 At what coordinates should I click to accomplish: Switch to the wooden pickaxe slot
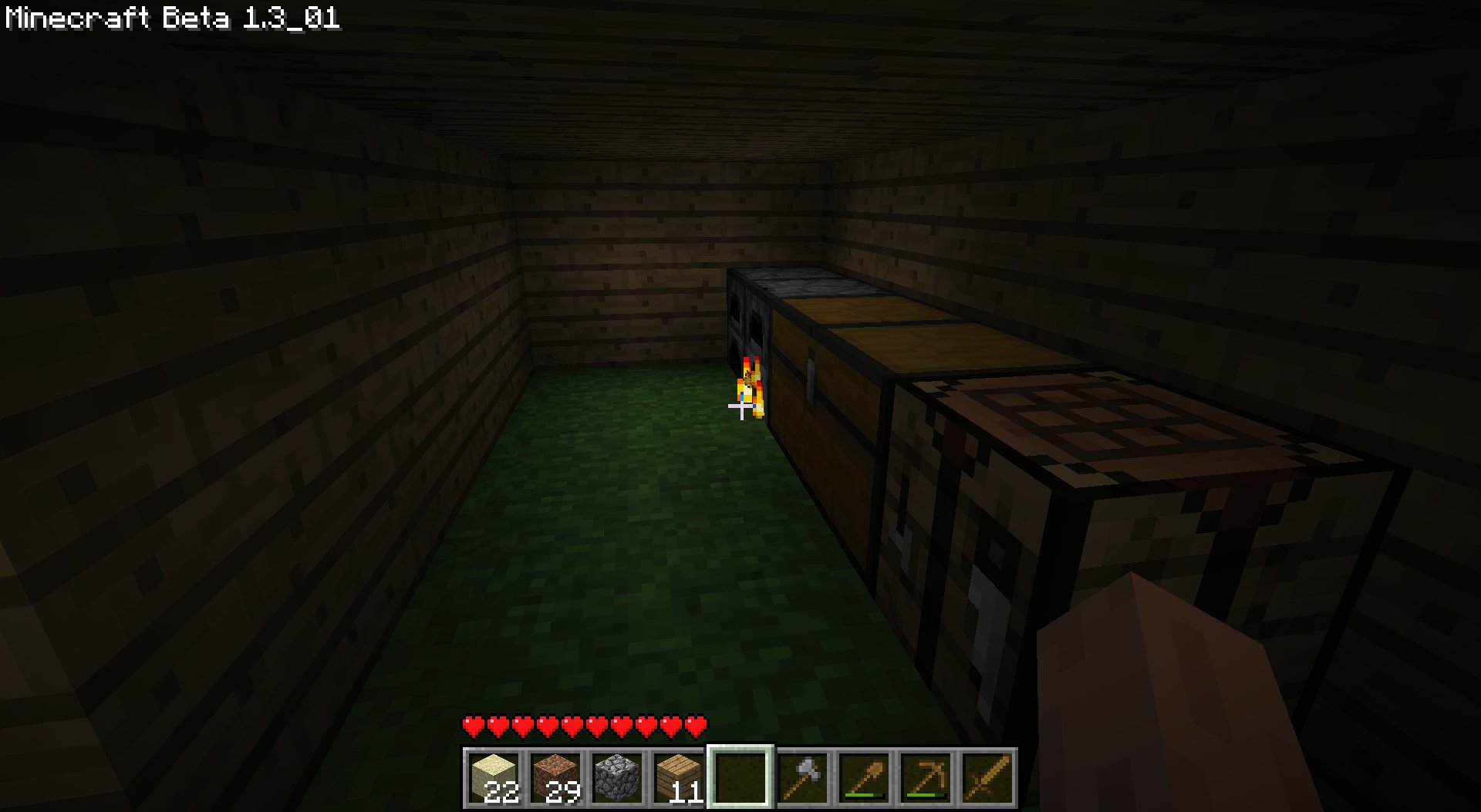[x=926, y=777]
